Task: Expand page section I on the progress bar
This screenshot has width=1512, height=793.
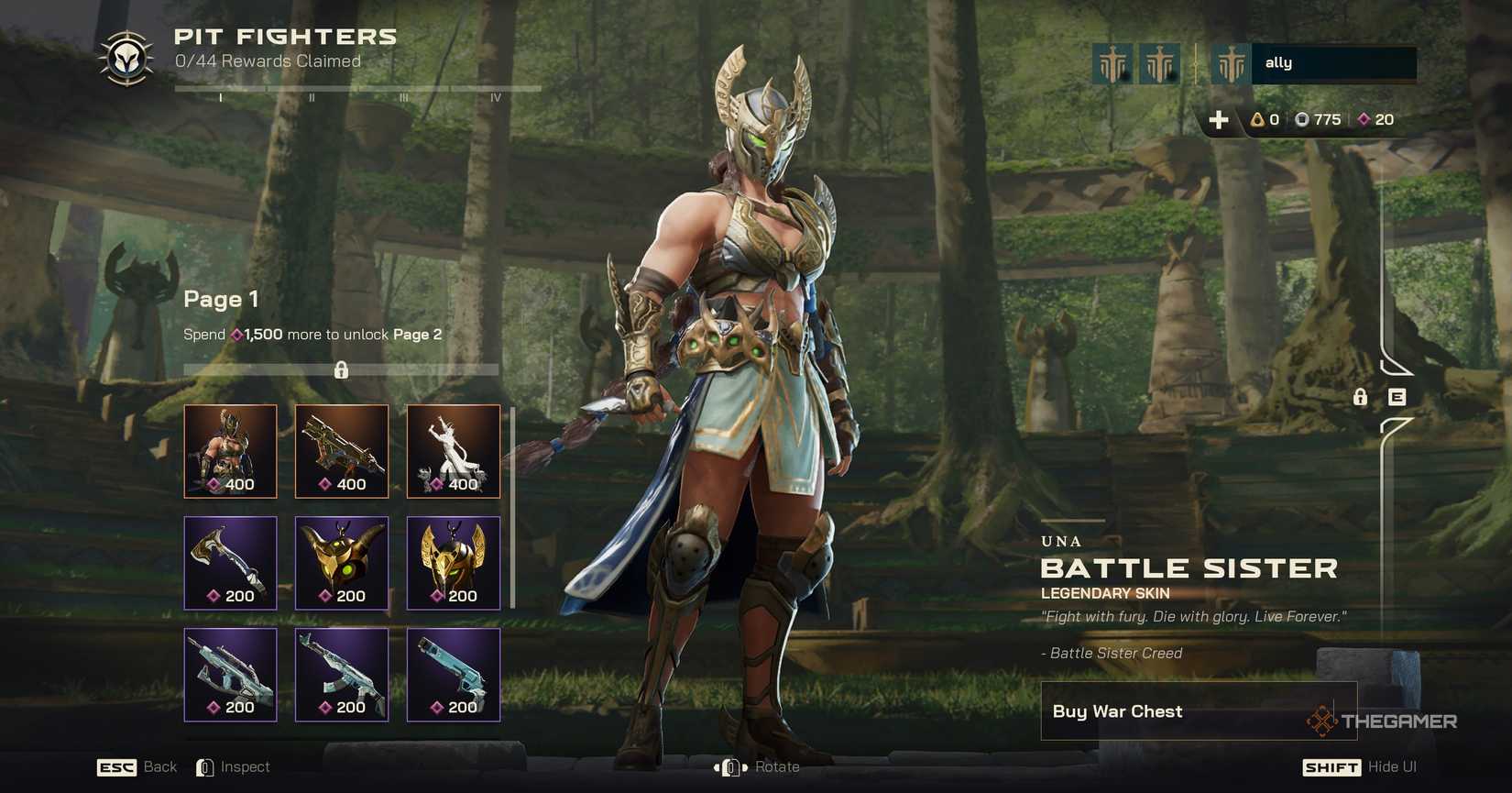Action: click(x=220, y=94)
